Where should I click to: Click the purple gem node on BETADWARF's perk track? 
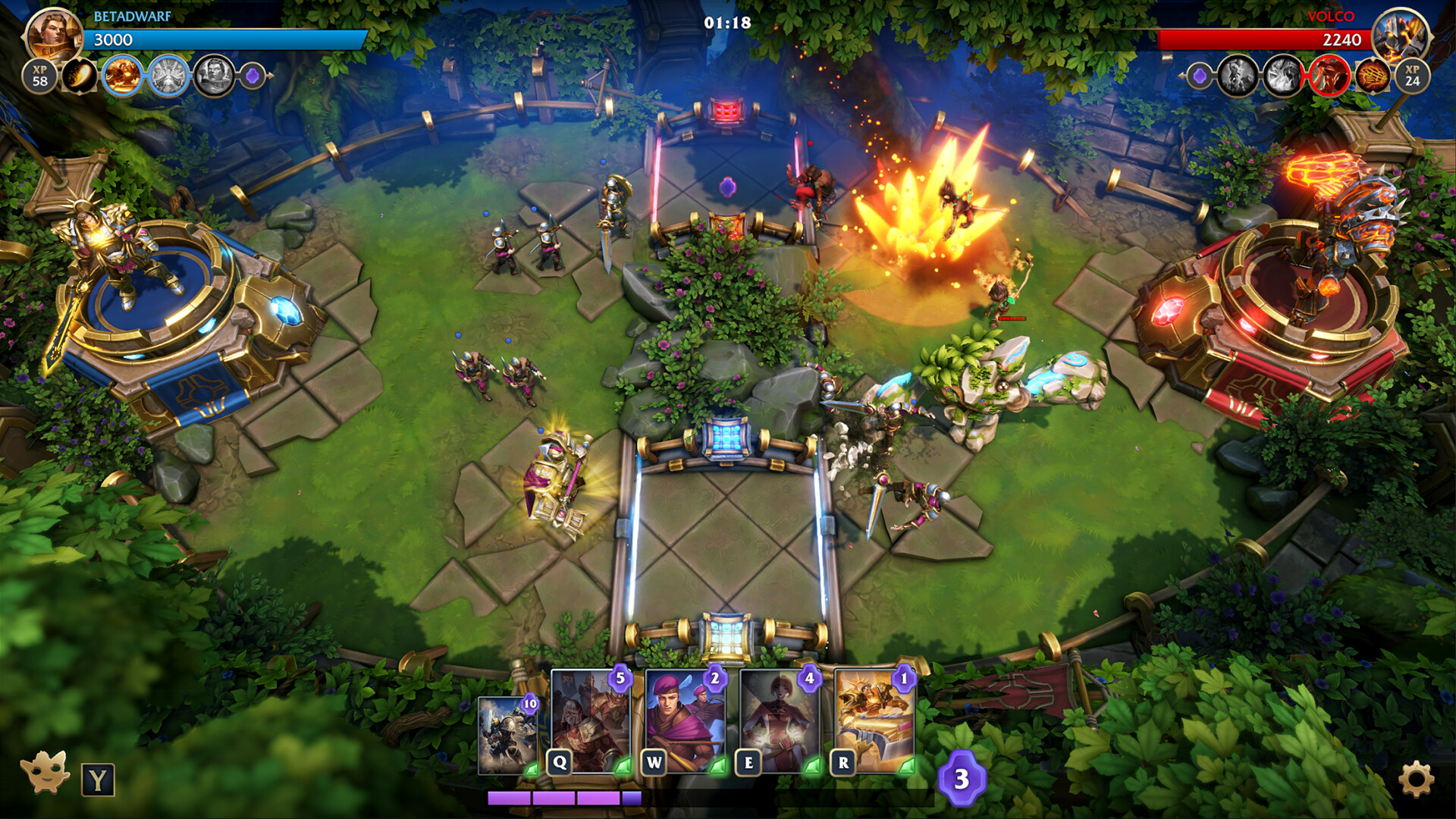click(249, 76)
